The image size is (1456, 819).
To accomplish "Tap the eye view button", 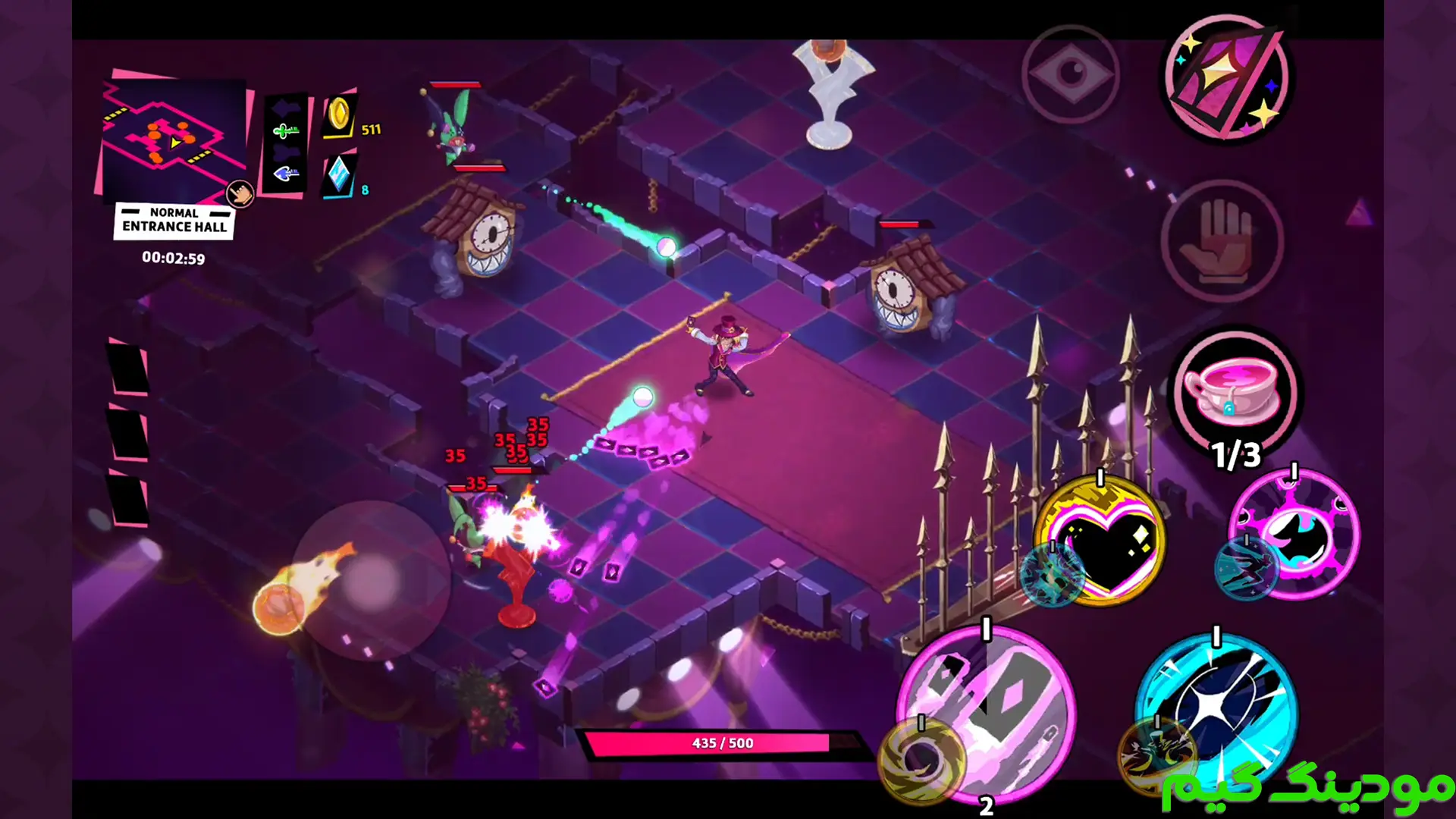I will pos(1070,74).
